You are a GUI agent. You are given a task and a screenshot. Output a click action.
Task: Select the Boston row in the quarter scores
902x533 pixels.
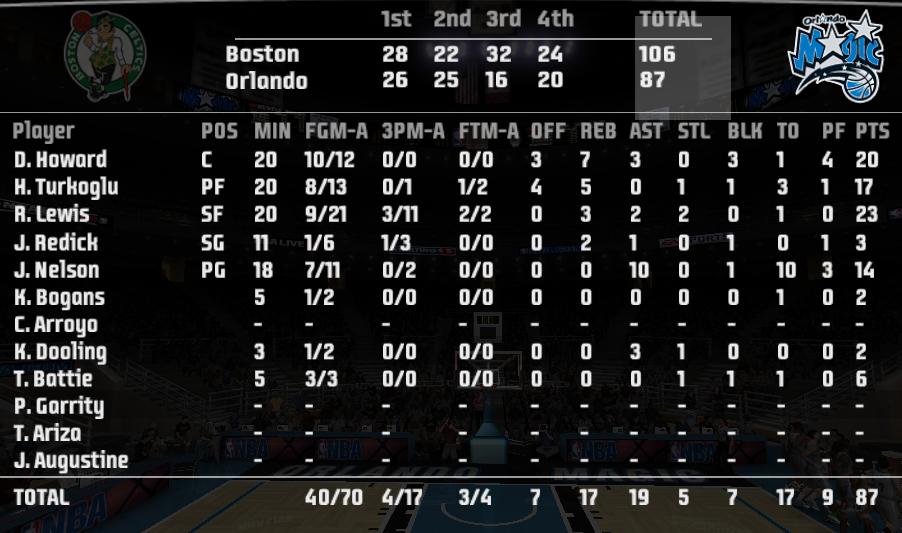point(262,54)
